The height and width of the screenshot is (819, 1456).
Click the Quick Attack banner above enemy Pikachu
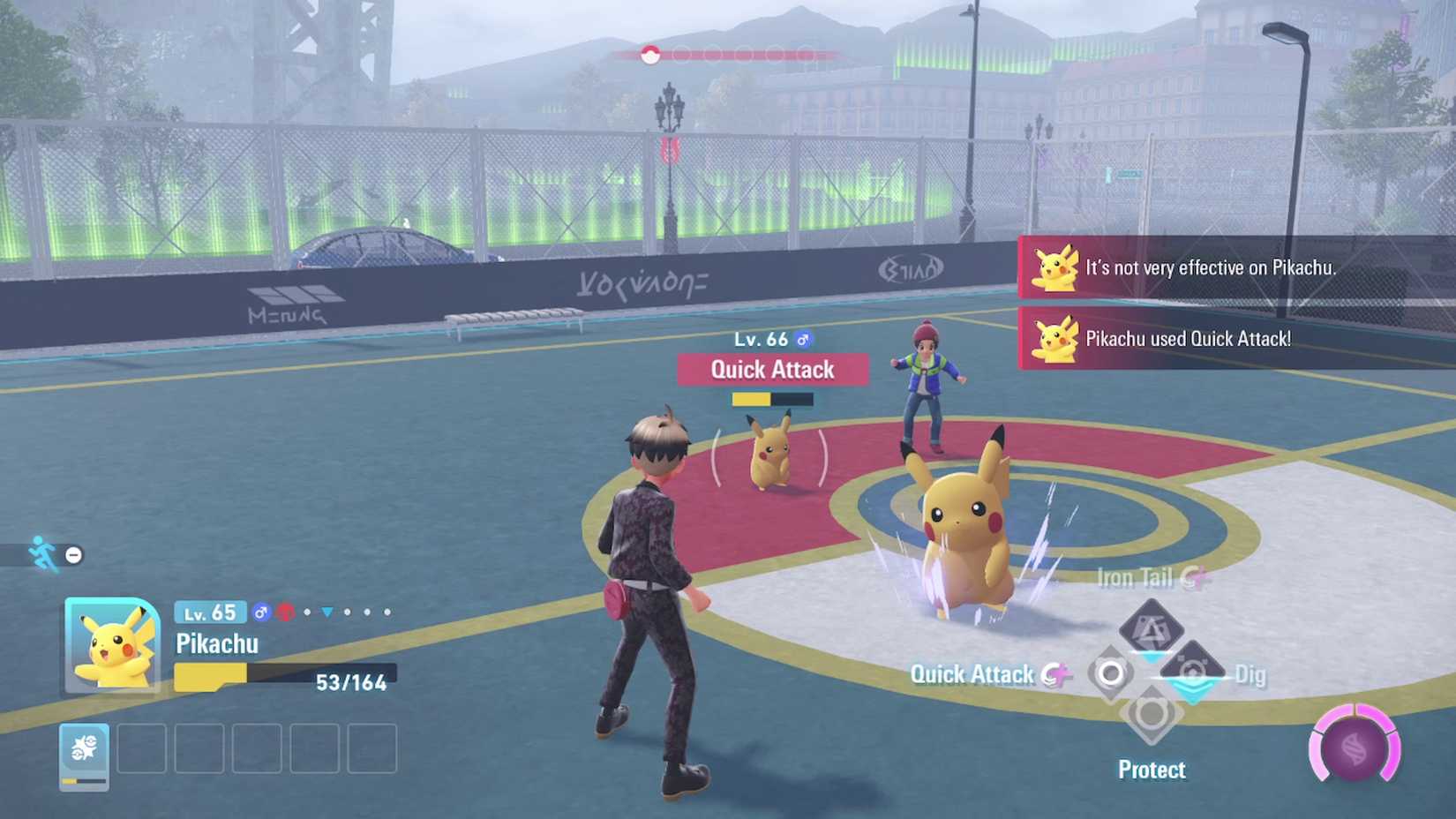tap(772, 370)
